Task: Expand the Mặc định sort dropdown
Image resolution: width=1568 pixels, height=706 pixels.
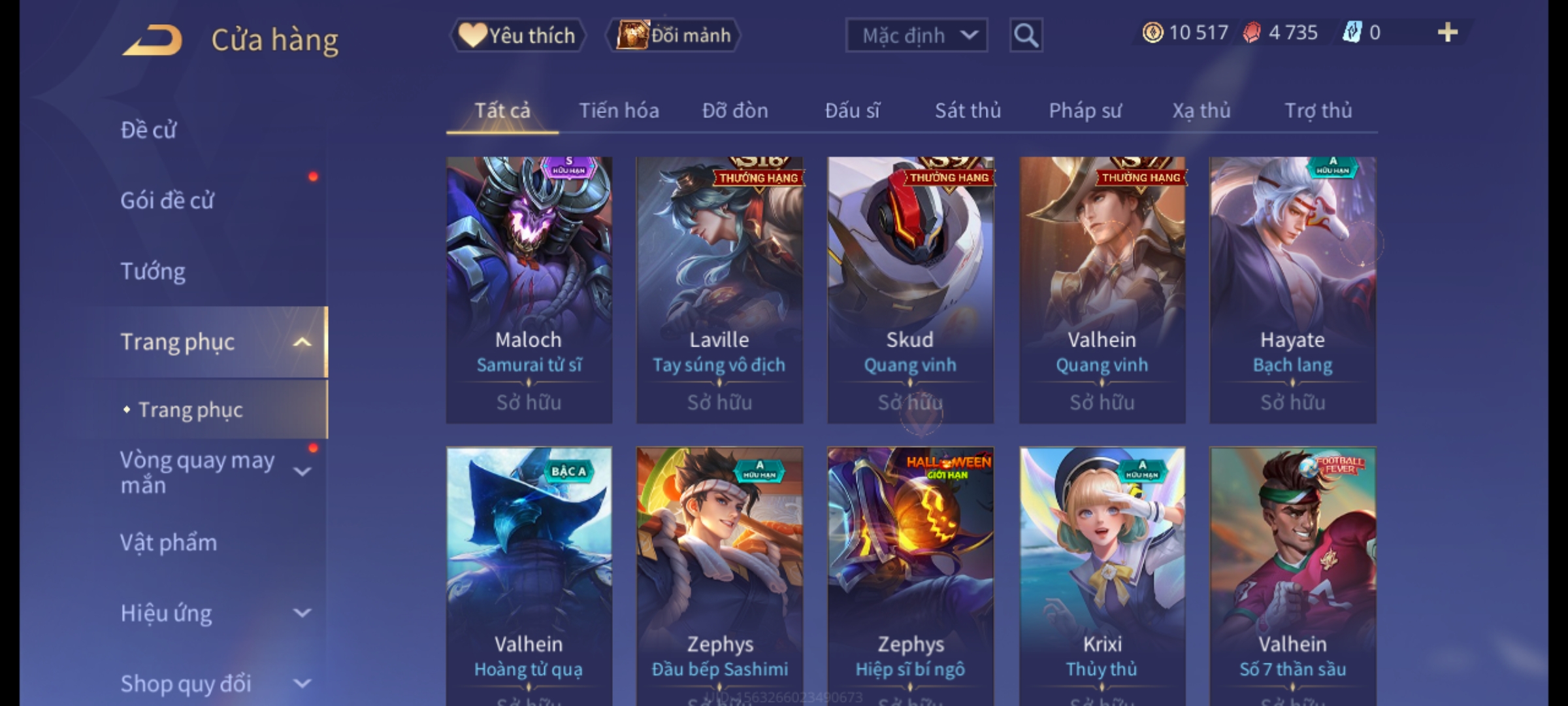Action: click(916, 35)
